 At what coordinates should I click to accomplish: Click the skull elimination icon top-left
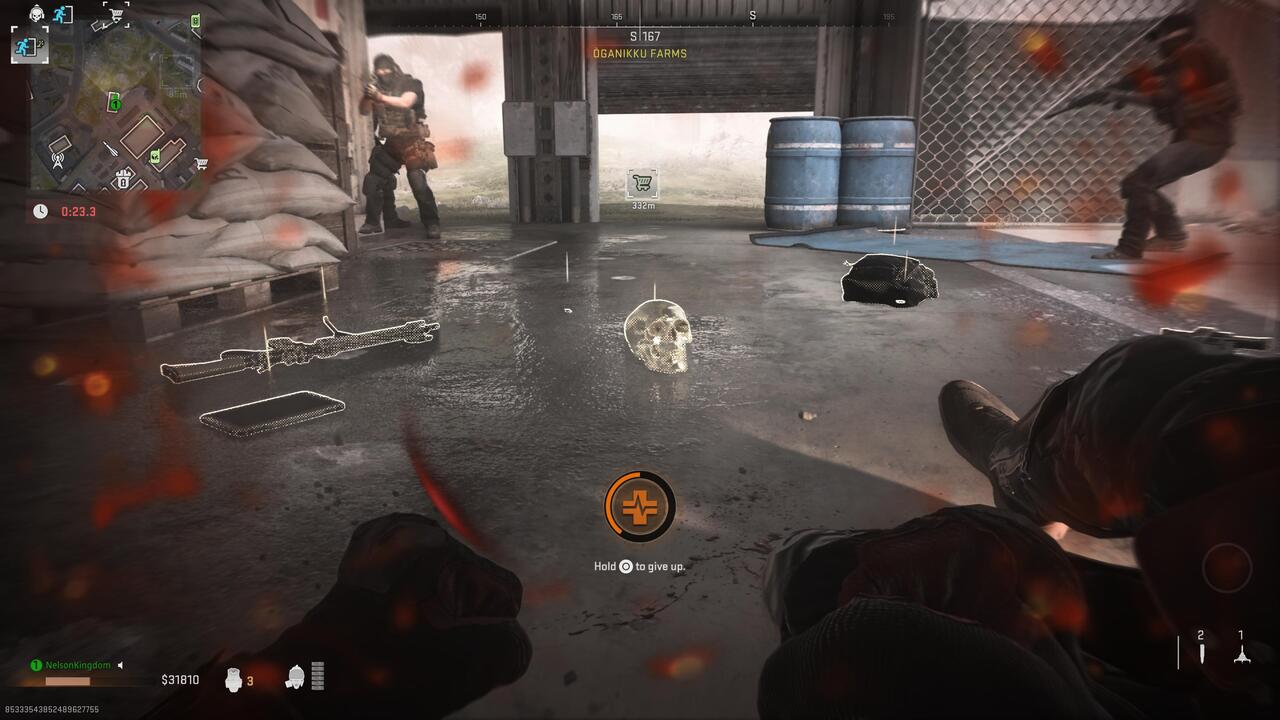36,13
